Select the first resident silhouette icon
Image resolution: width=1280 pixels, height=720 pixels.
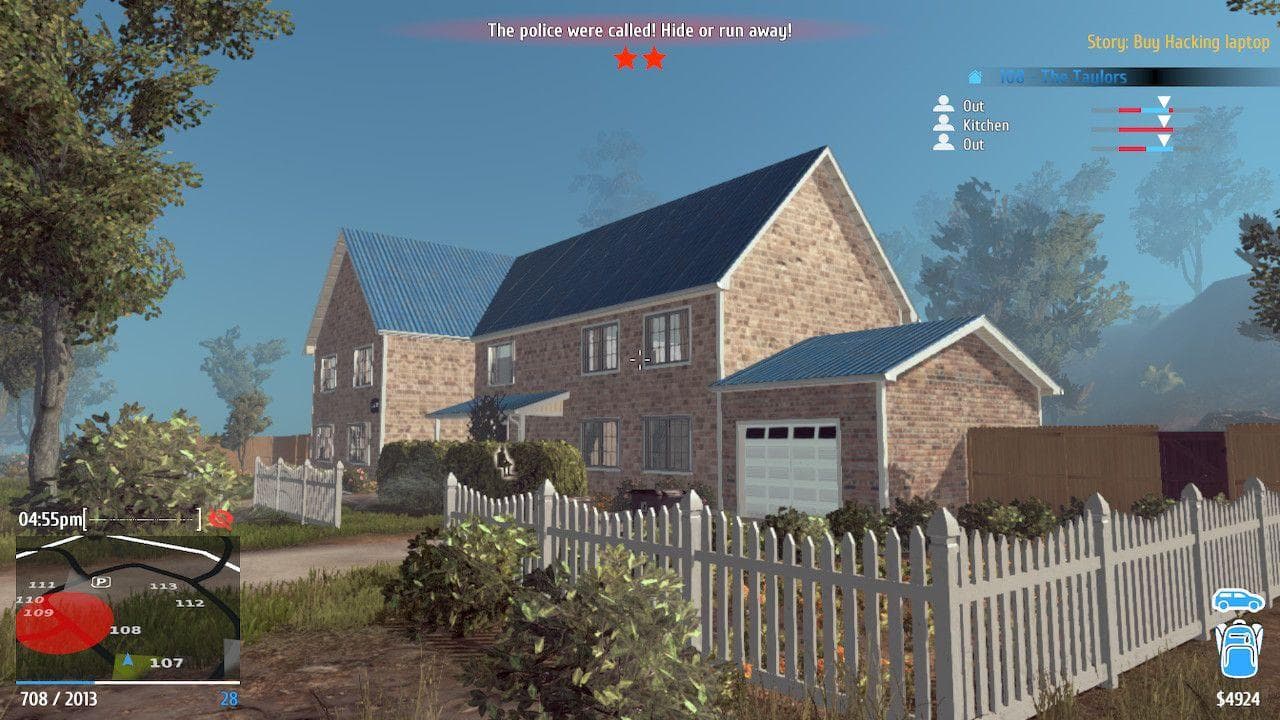coord(943,104)
